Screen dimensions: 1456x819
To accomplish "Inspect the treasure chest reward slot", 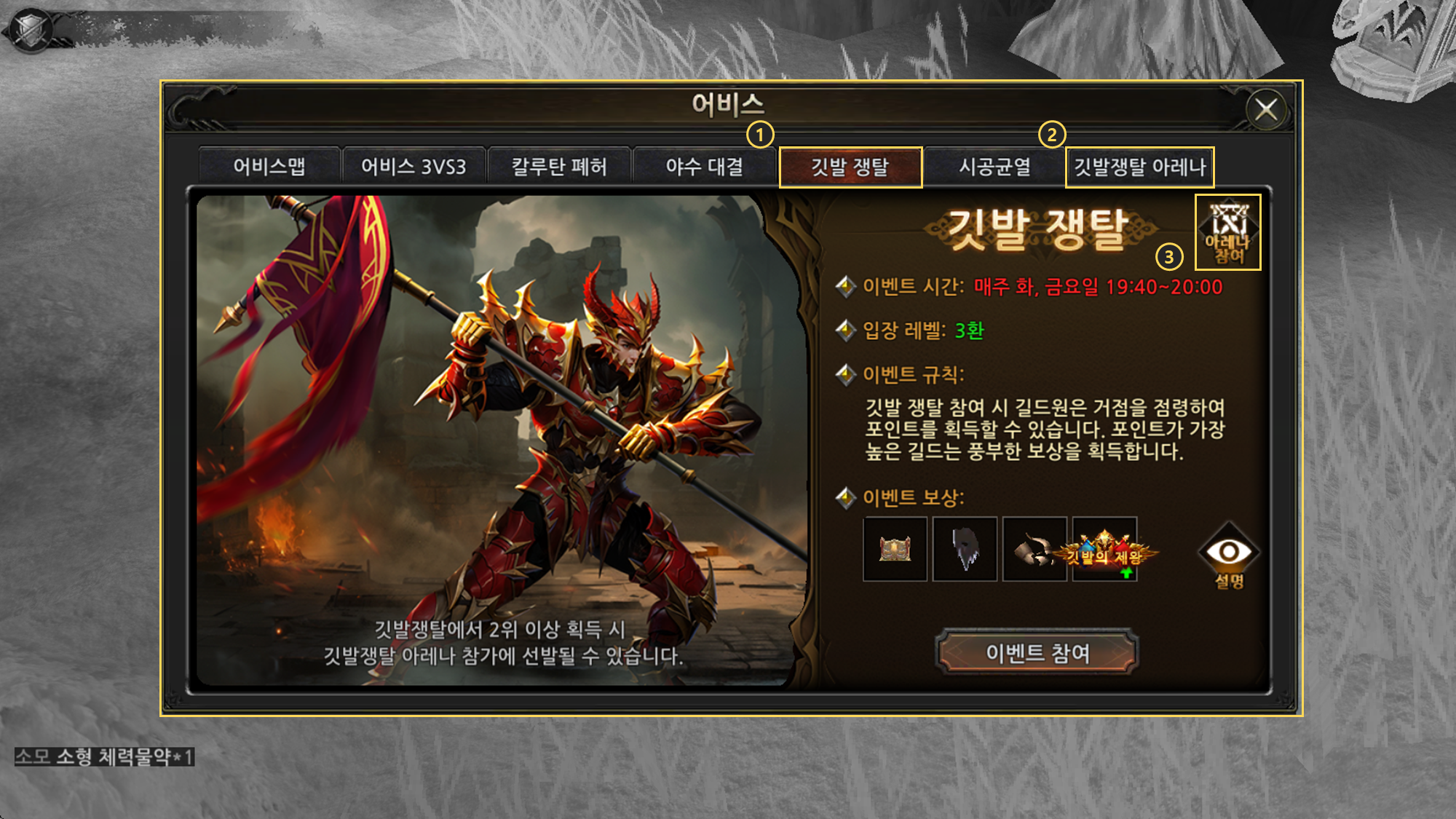I will click(x=895, y=550).
